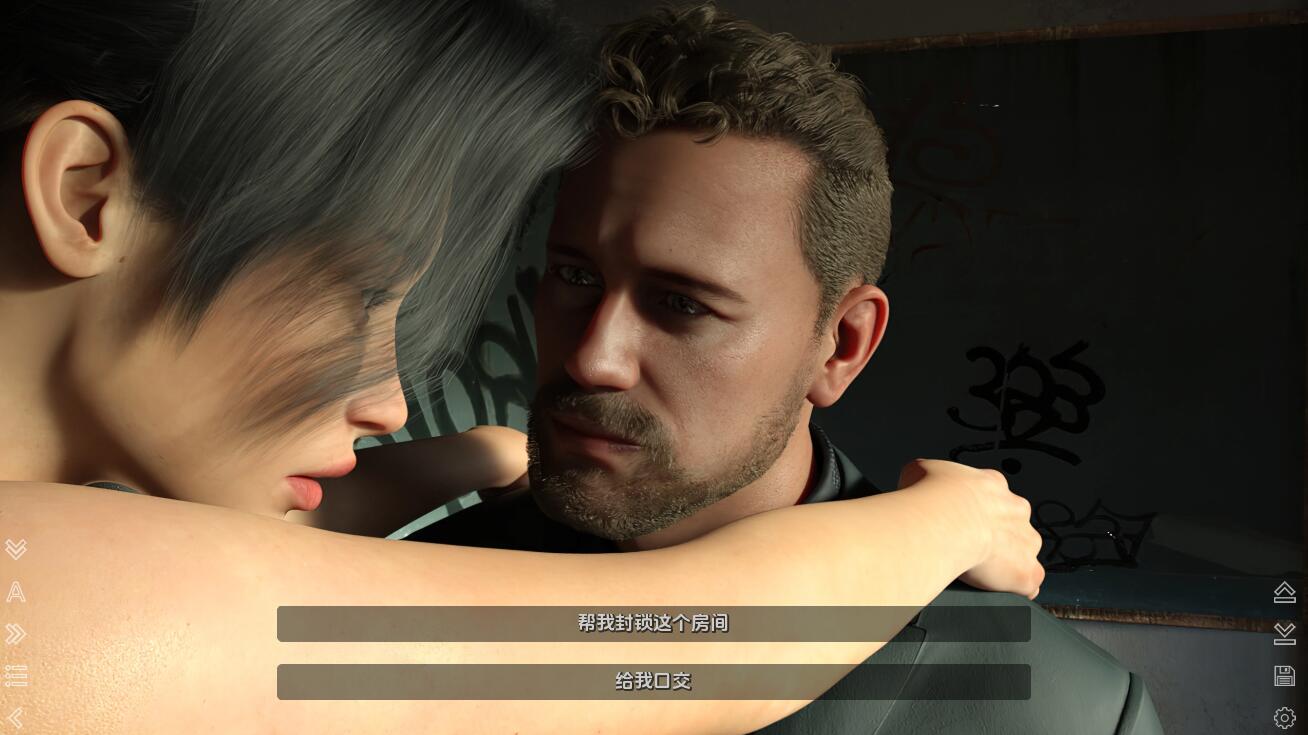
Task: Choose the 给我口交 dialogue option
Action: click(653, 682)
